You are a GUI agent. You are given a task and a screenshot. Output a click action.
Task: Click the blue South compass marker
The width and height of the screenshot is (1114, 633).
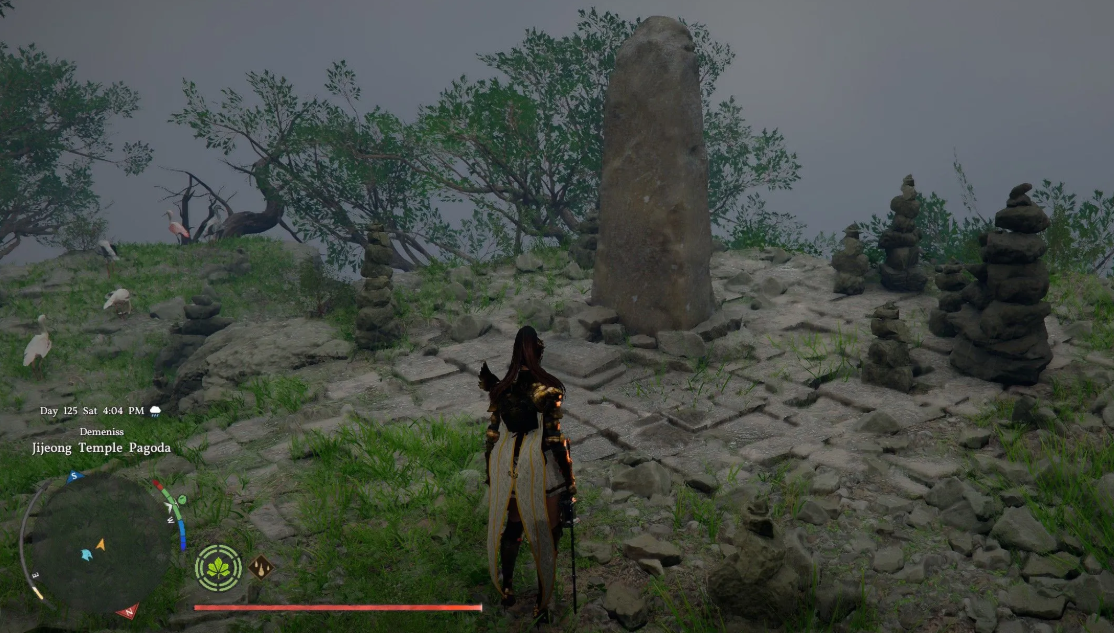pos(73,477)
